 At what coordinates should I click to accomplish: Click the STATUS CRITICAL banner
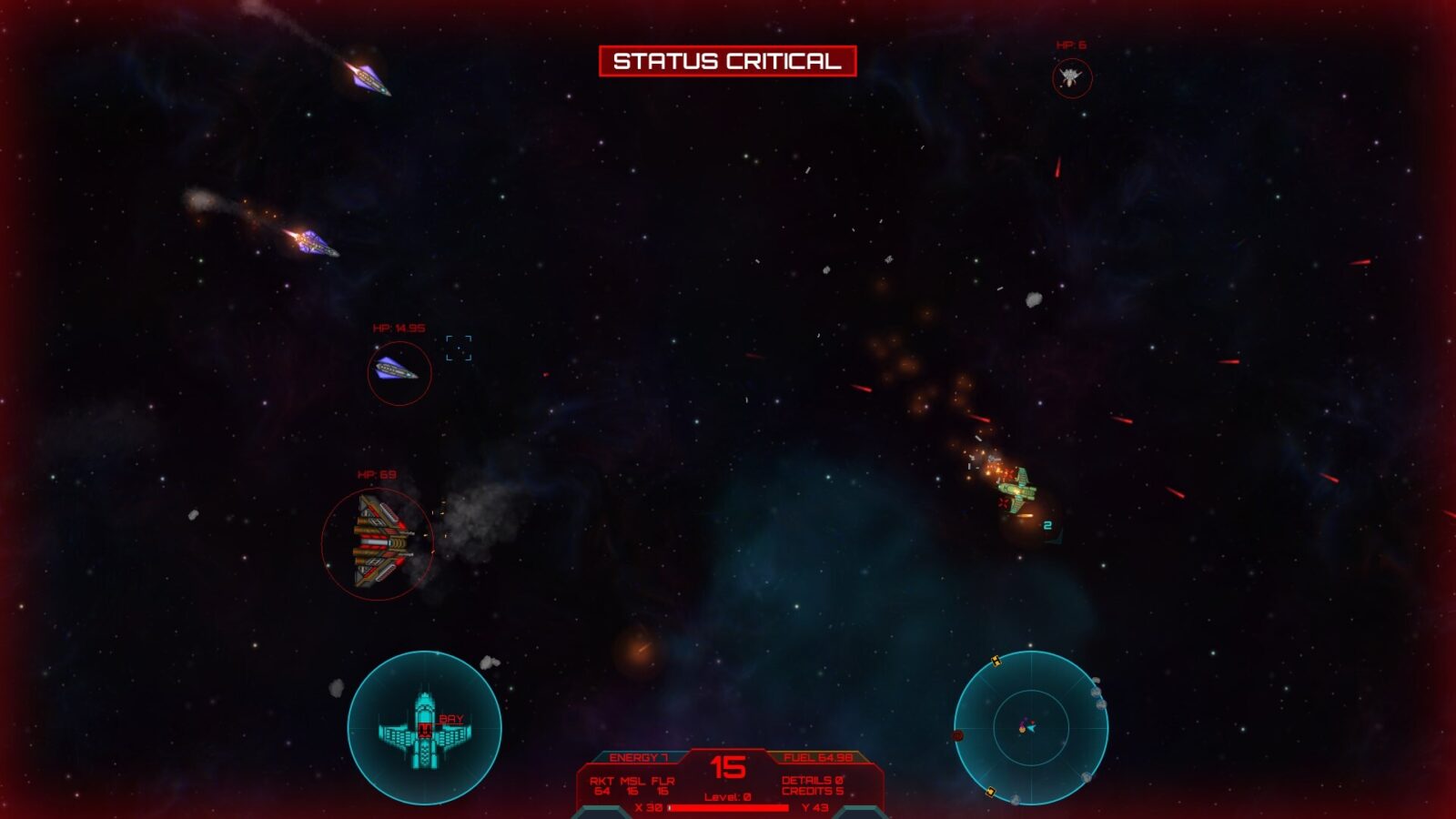point(728,63)
